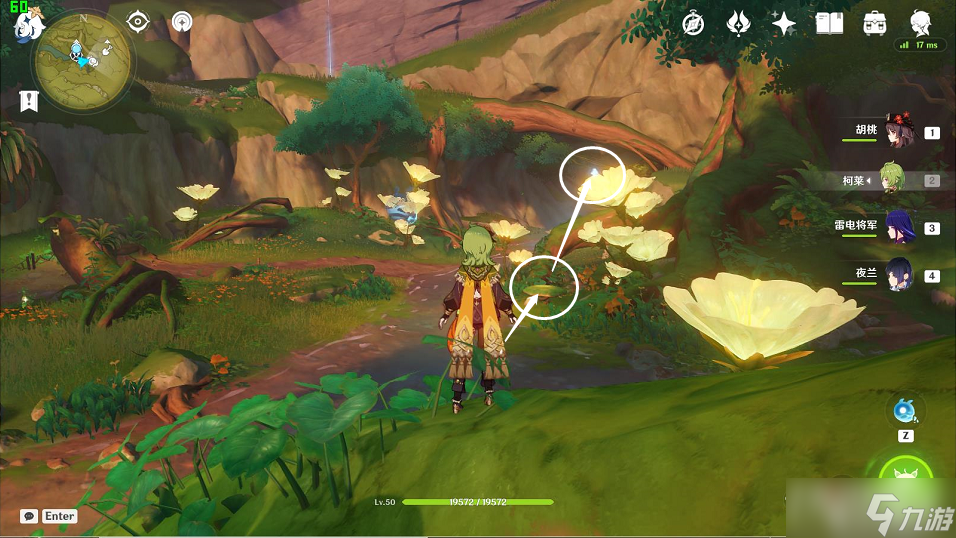Click the signal-ring icon beside Elemental Sight
956x538 pixels.
[181, 21]
